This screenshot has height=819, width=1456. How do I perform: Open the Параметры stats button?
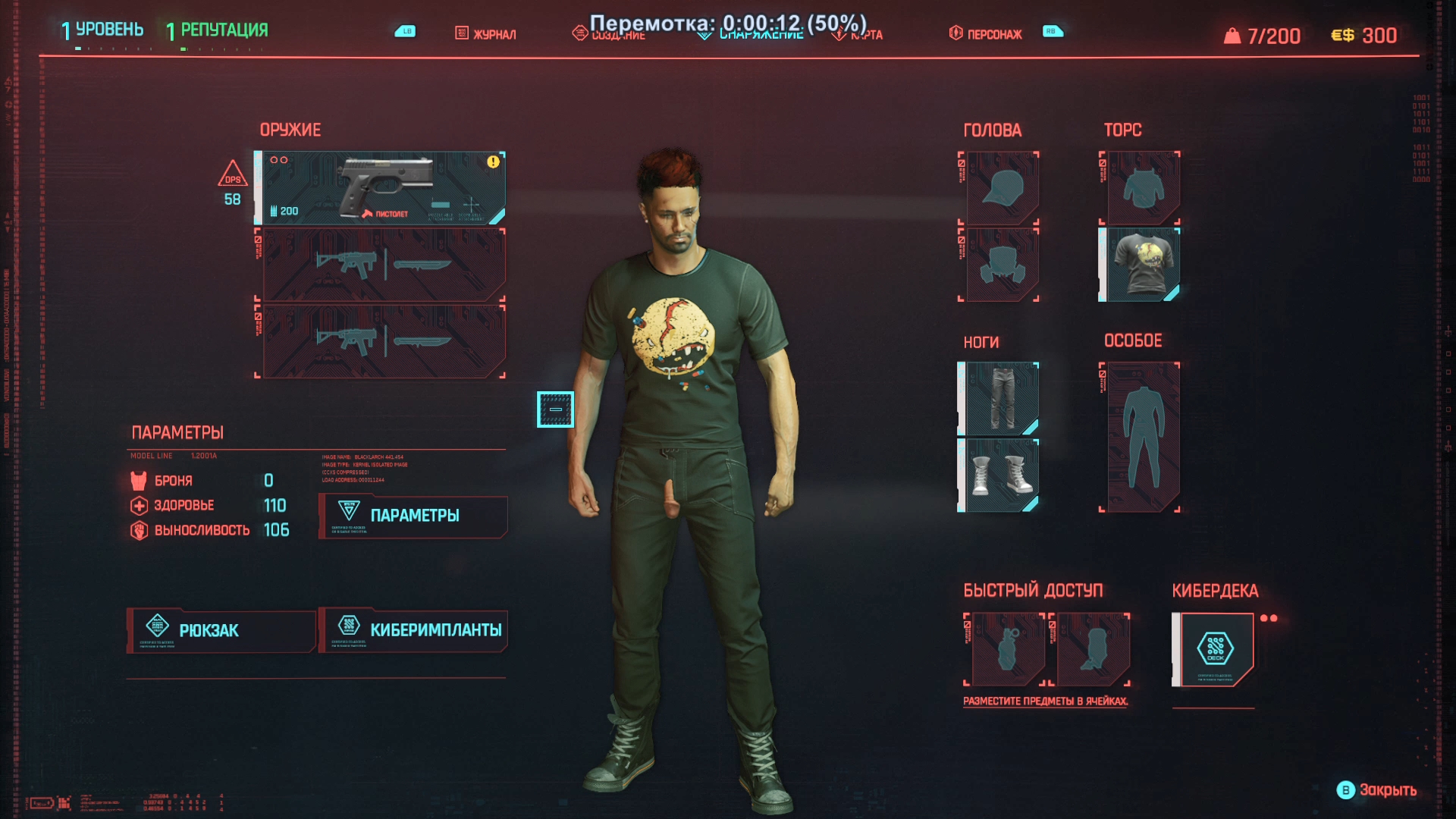[413, 516]
